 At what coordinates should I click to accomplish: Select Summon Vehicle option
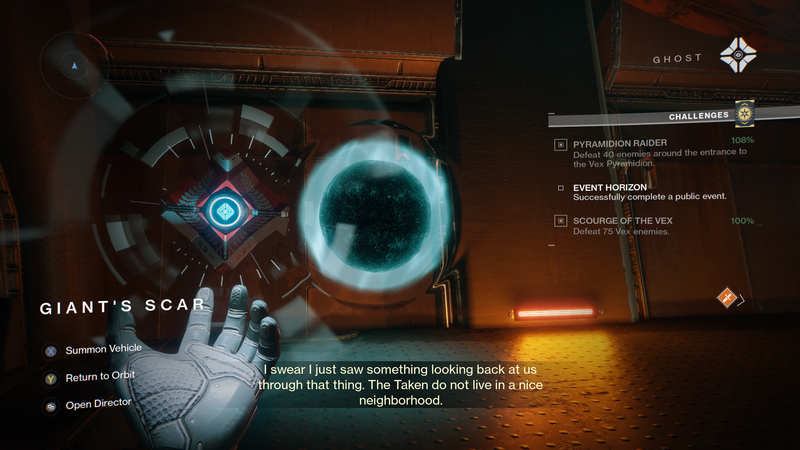coord(103,349)
